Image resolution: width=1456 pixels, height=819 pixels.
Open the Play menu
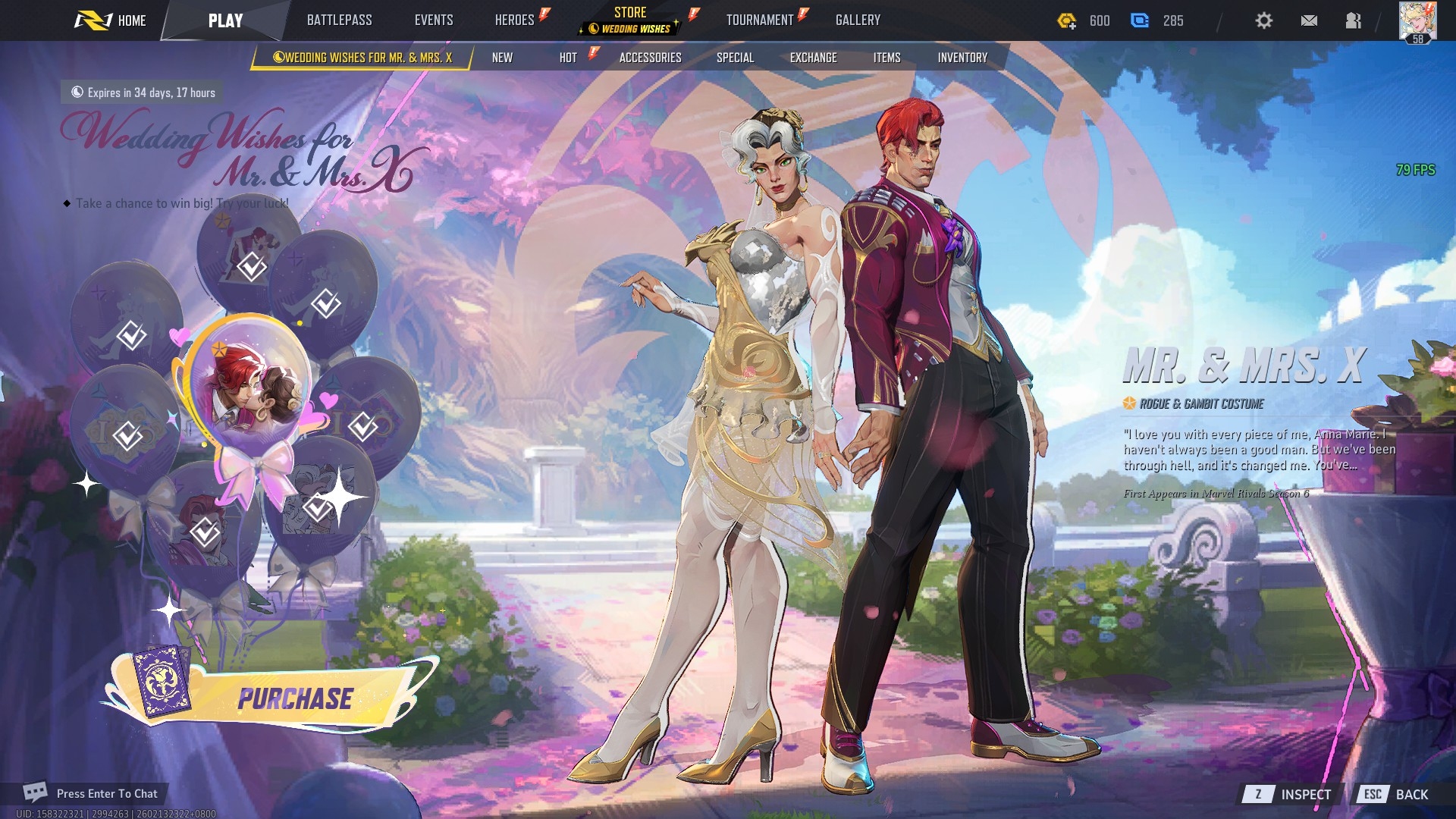(225, 20)
